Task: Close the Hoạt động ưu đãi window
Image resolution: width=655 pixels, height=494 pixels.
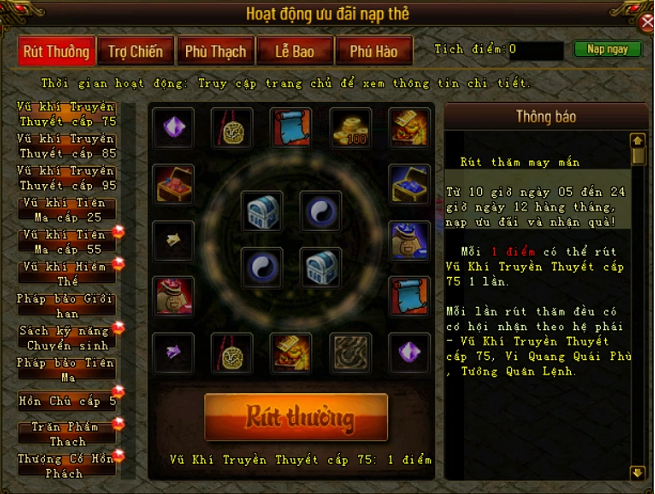Action: point(646,22)
